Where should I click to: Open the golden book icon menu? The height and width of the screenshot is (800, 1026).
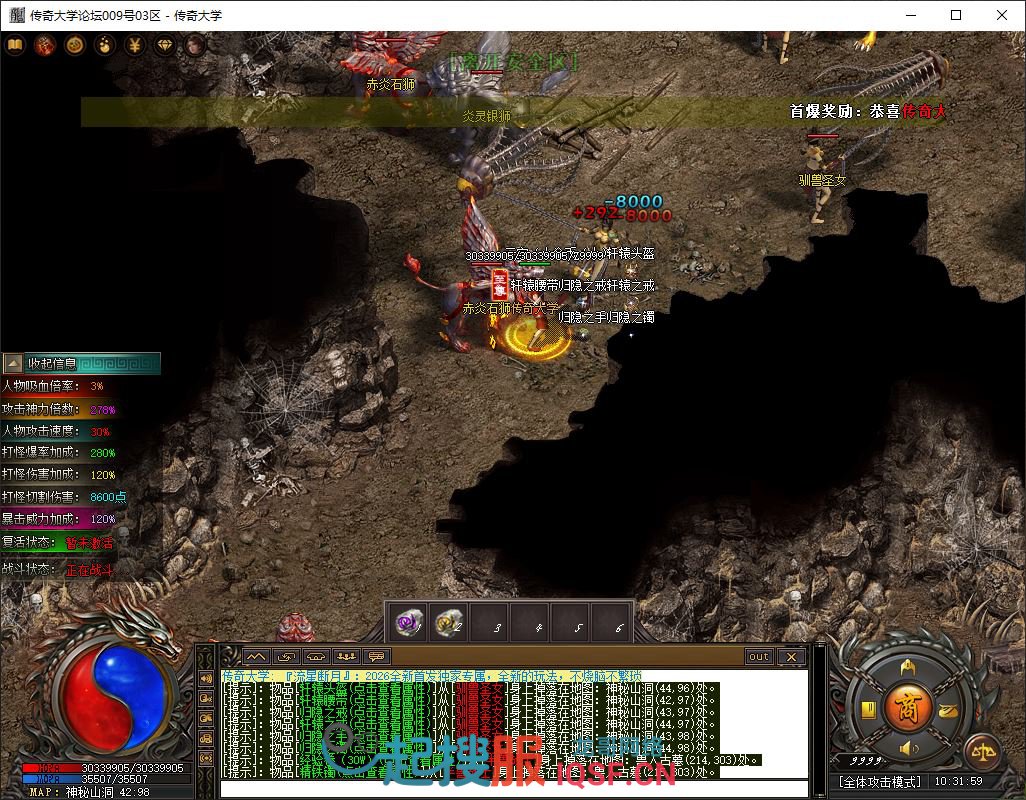[15, 45]
